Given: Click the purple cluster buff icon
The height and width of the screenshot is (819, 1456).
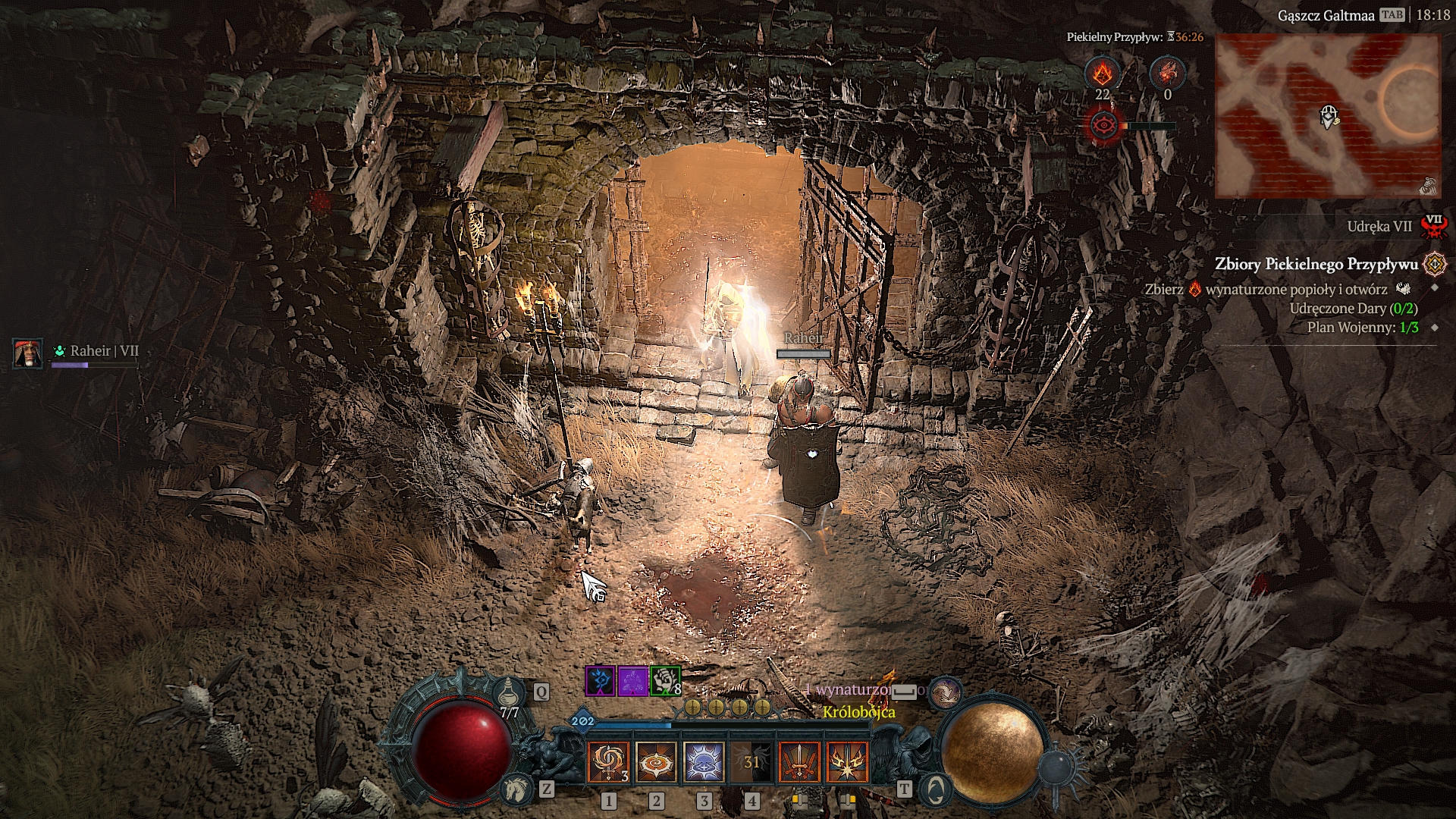Looking at the screenshot, I should point(632,680).
